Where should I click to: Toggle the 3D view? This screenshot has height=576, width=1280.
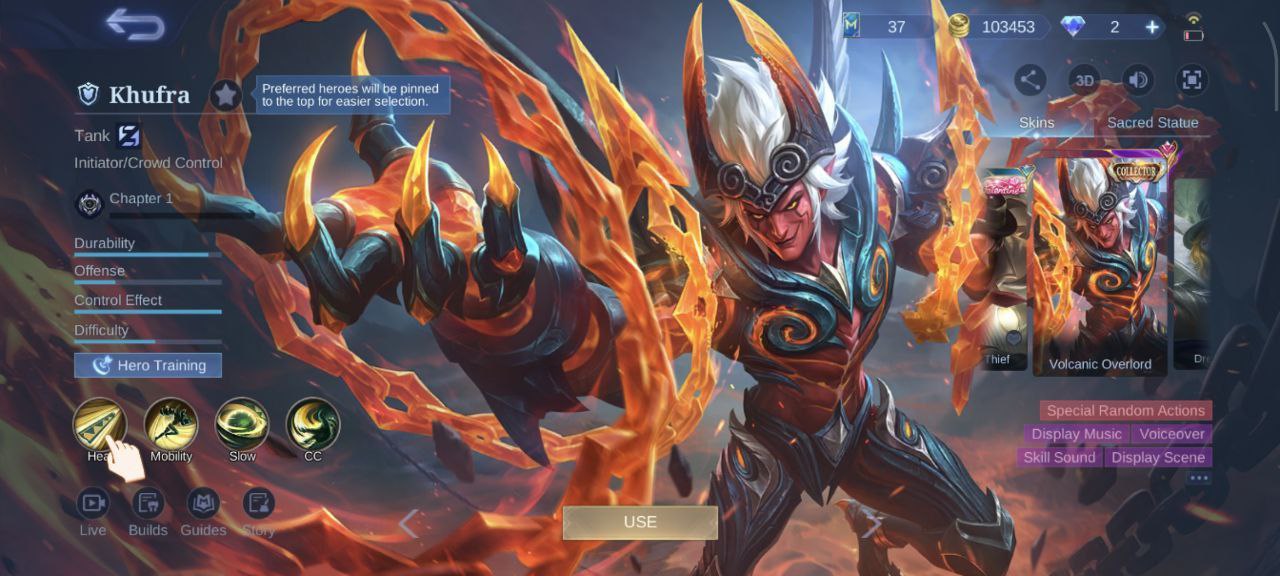coord(1084,80)
